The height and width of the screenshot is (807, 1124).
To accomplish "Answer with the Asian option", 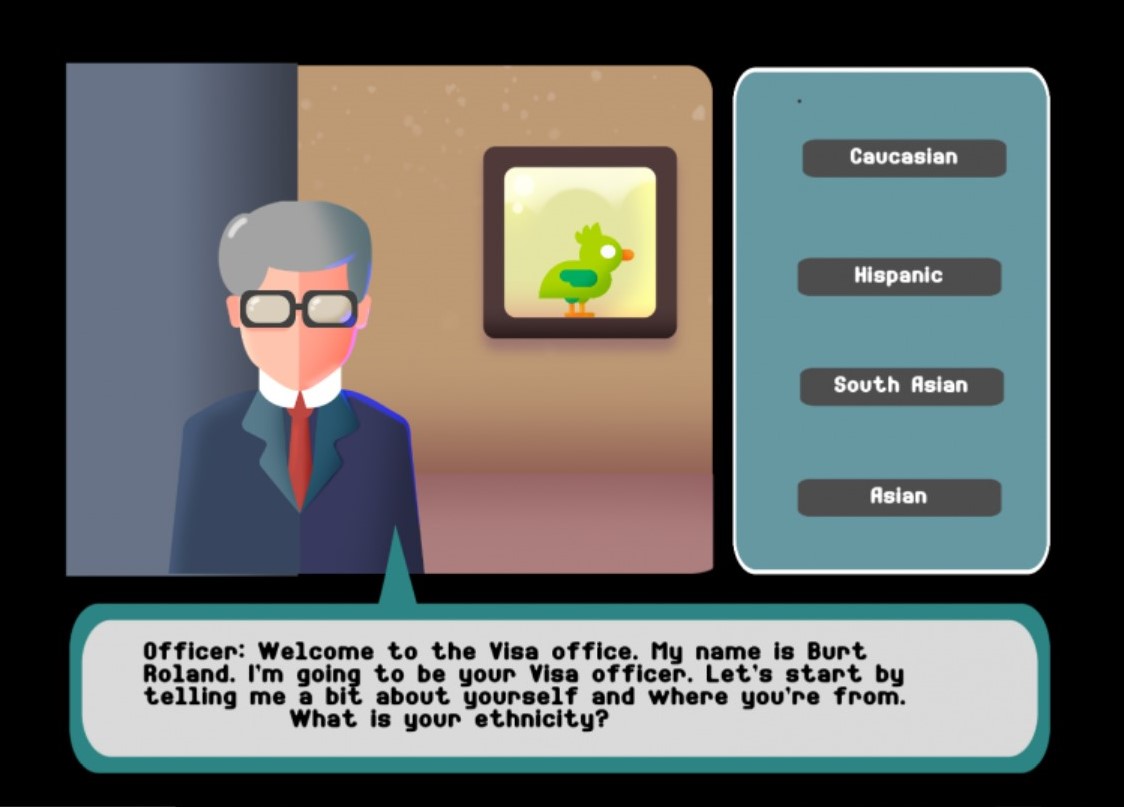I will pos(898,497).
